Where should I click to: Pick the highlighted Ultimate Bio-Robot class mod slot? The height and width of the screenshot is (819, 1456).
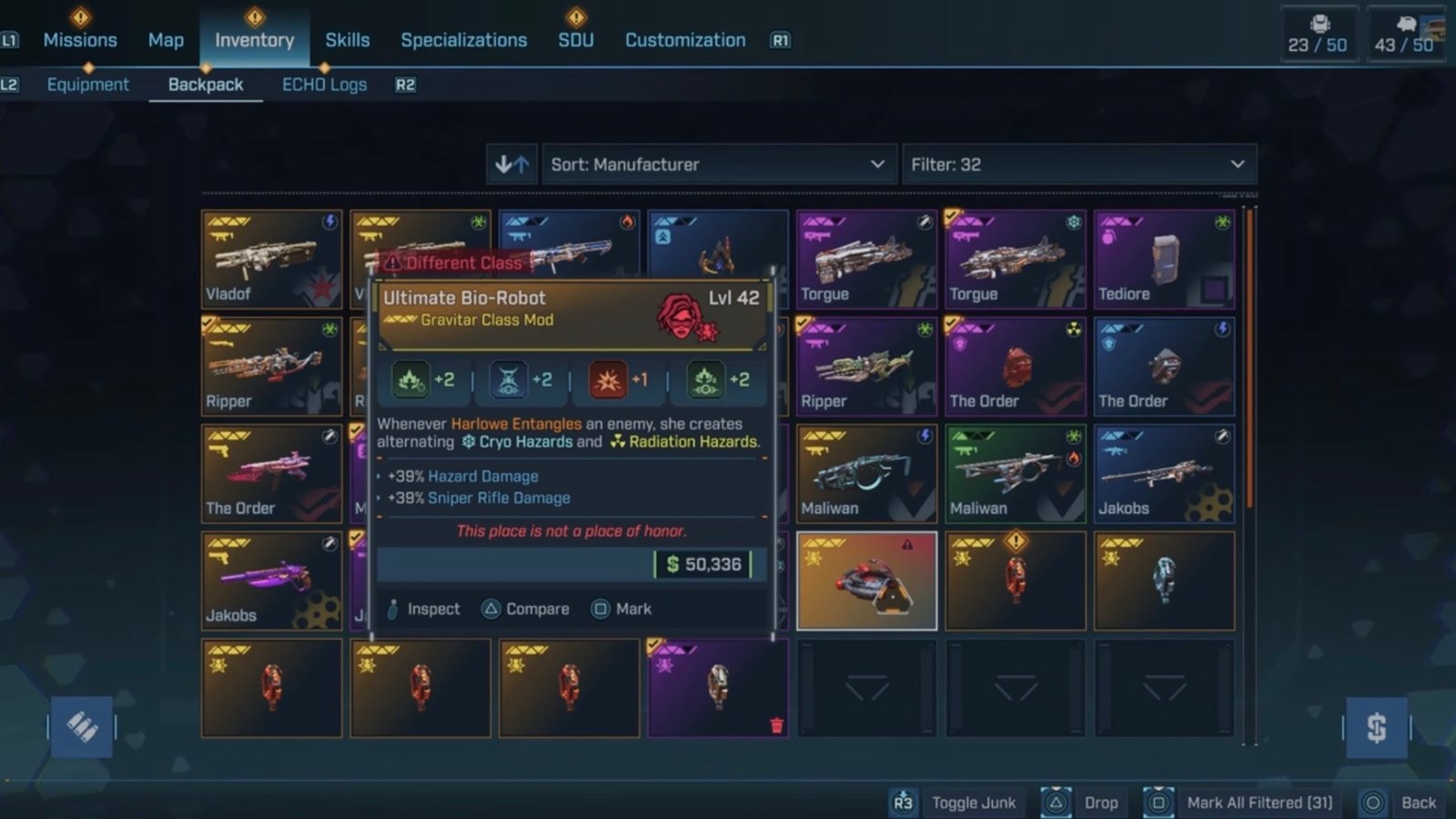tap(866, 581)
